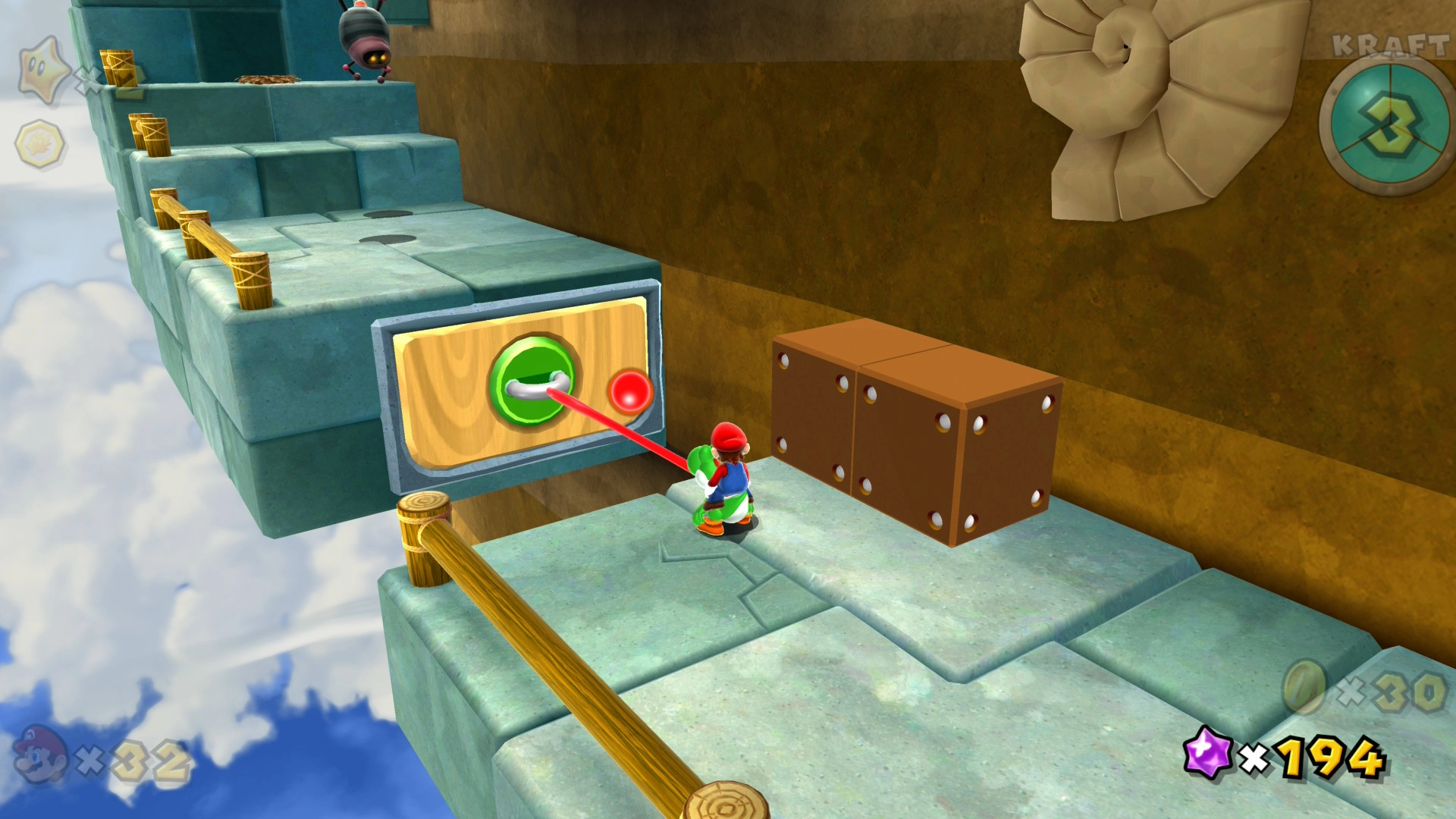
Task: Select the Power Star counter icon
Action: coord(44,71)
